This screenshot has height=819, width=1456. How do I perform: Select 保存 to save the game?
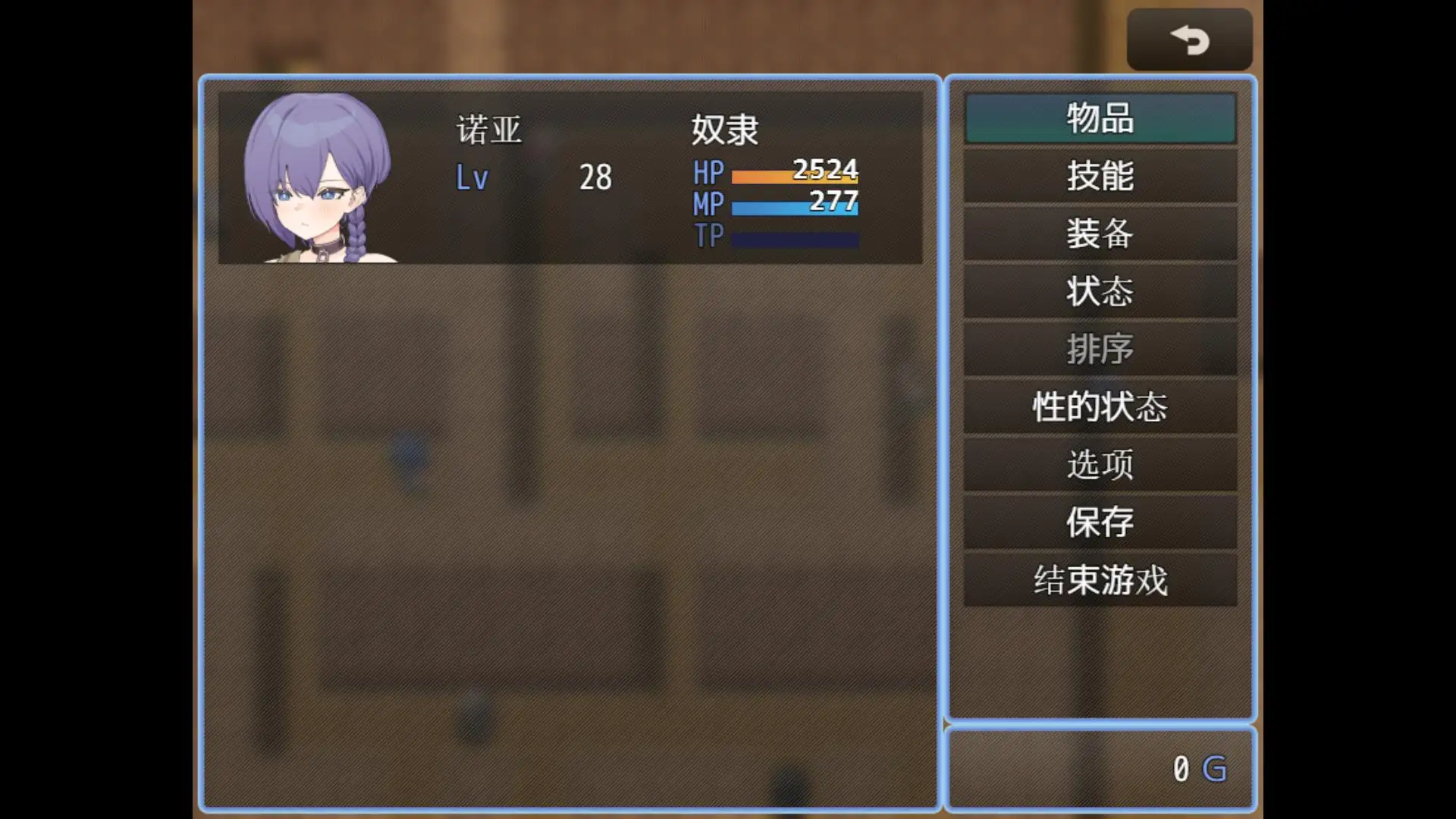(x=1100, y=522)
